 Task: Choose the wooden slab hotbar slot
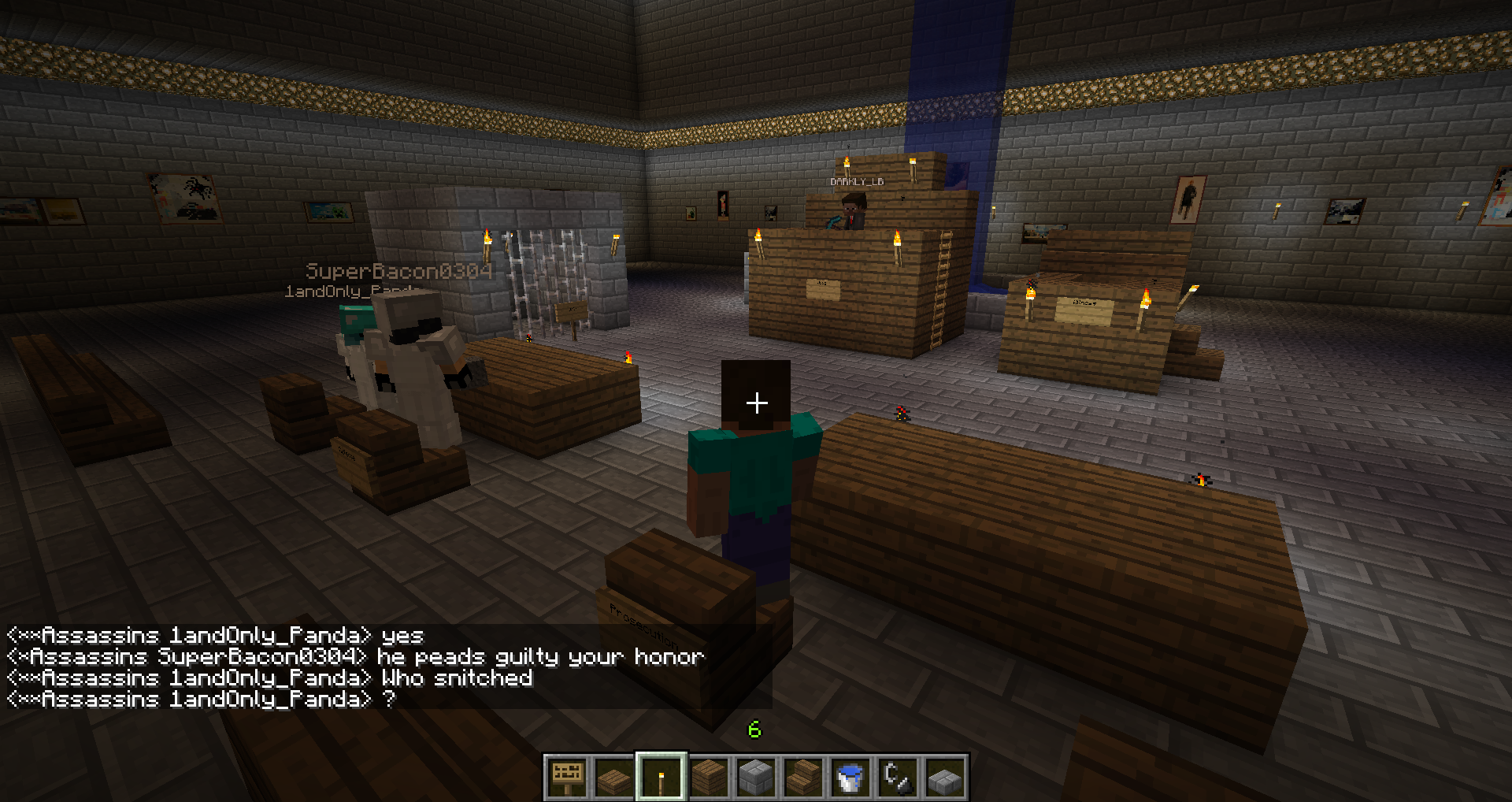coord(614,777)
